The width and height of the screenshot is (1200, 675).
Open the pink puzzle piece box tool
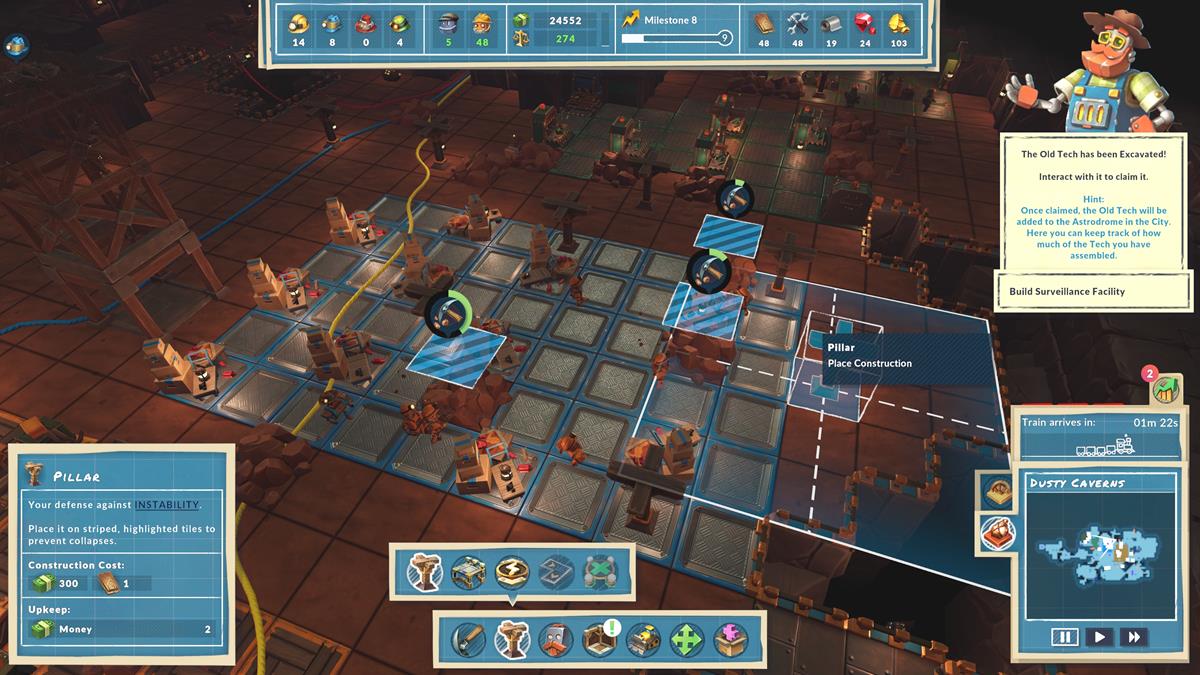tap(730, 639)
